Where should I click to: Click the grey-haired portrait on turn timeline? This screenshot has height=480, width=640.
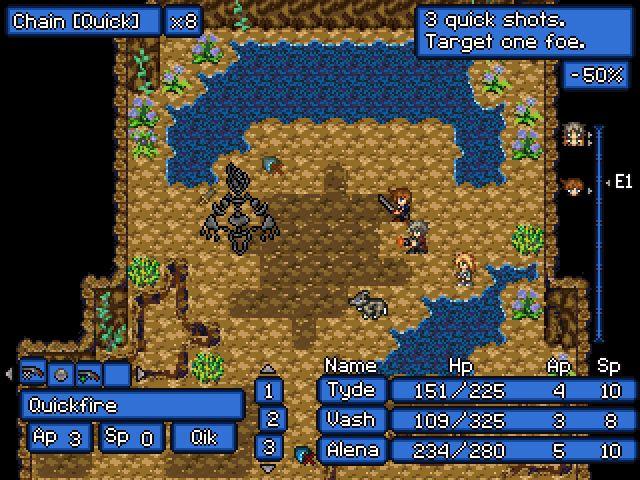(573, 136)
